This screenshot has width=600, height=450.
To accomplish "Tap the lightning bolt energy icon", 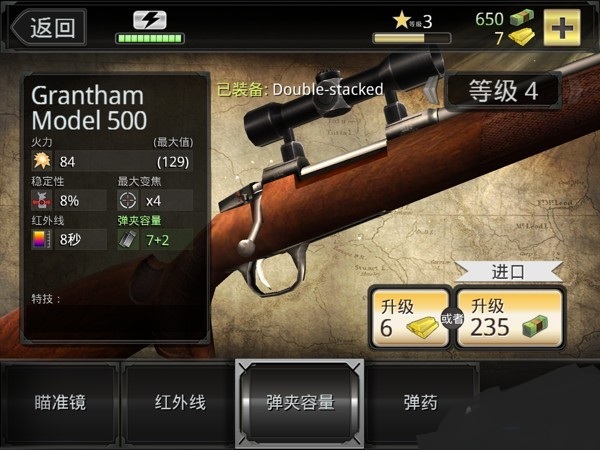I will [x=150, y=19].
